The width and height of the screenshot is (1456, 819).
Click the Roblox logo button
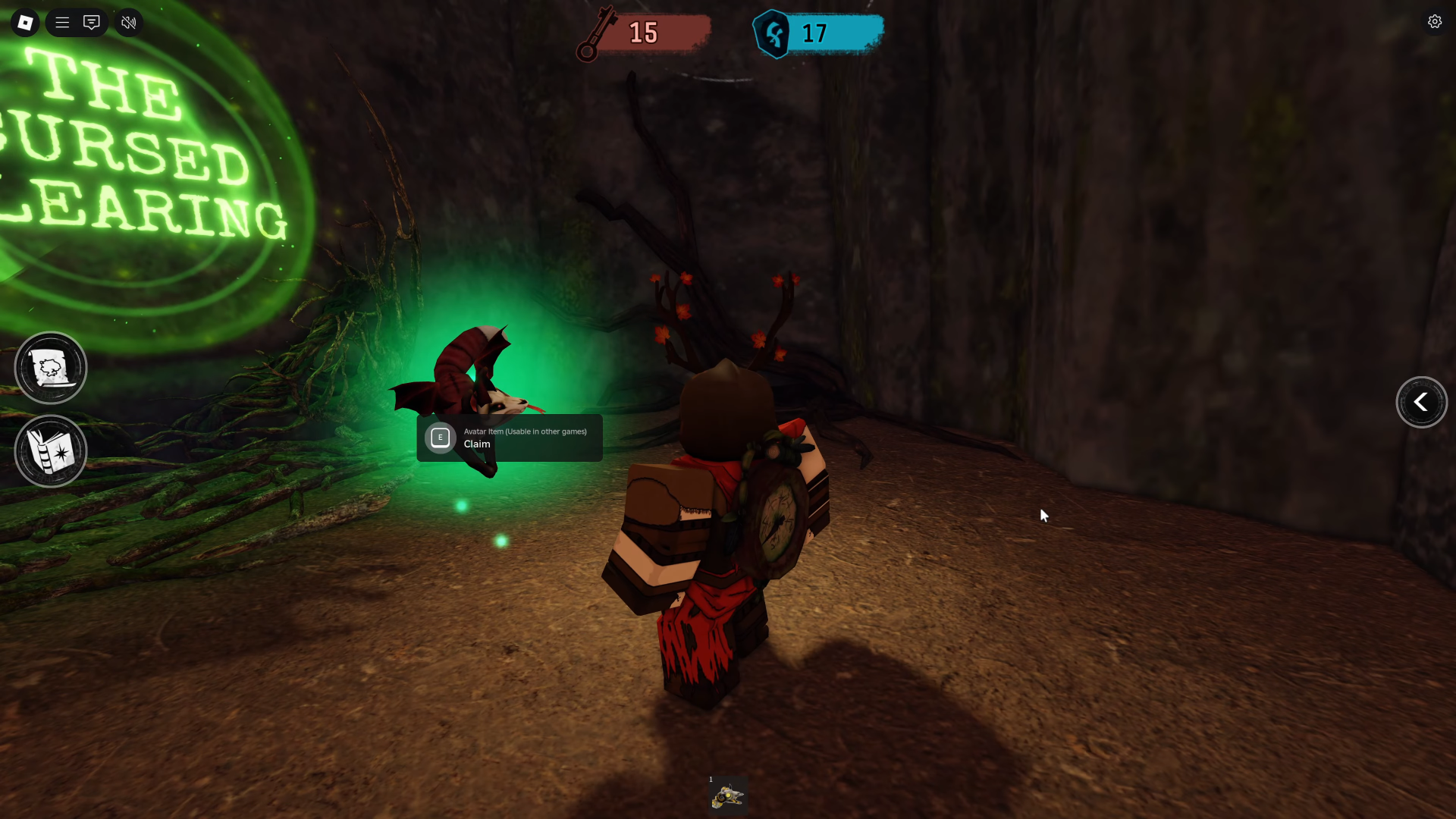[25, 22]
